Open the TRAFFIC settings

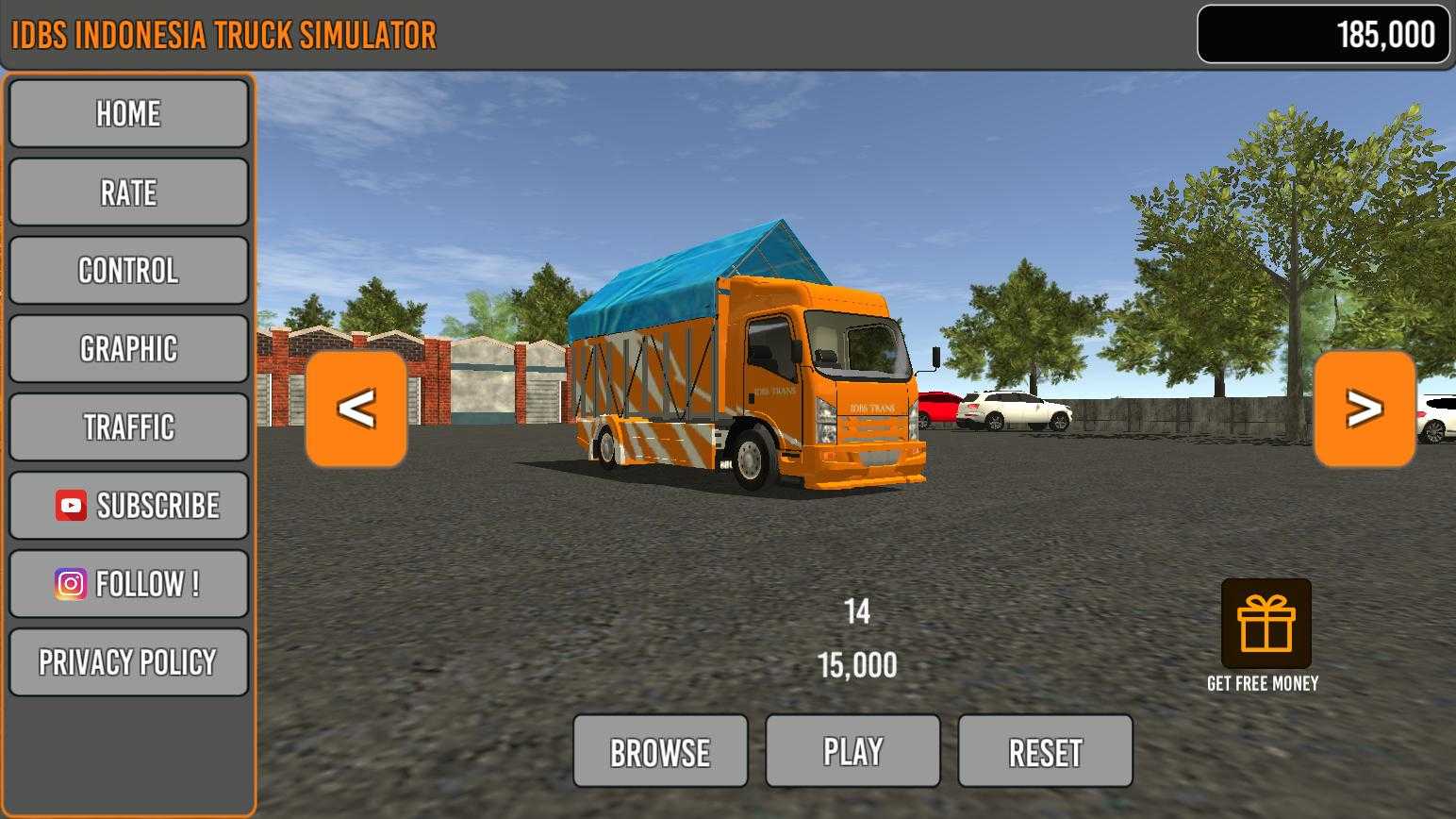128,427
